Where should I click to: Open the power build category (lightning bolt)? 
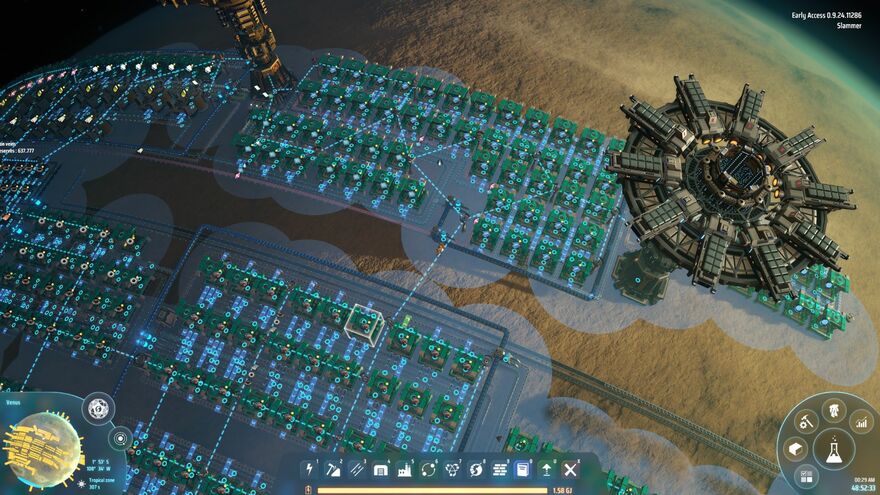pos(309,469)
